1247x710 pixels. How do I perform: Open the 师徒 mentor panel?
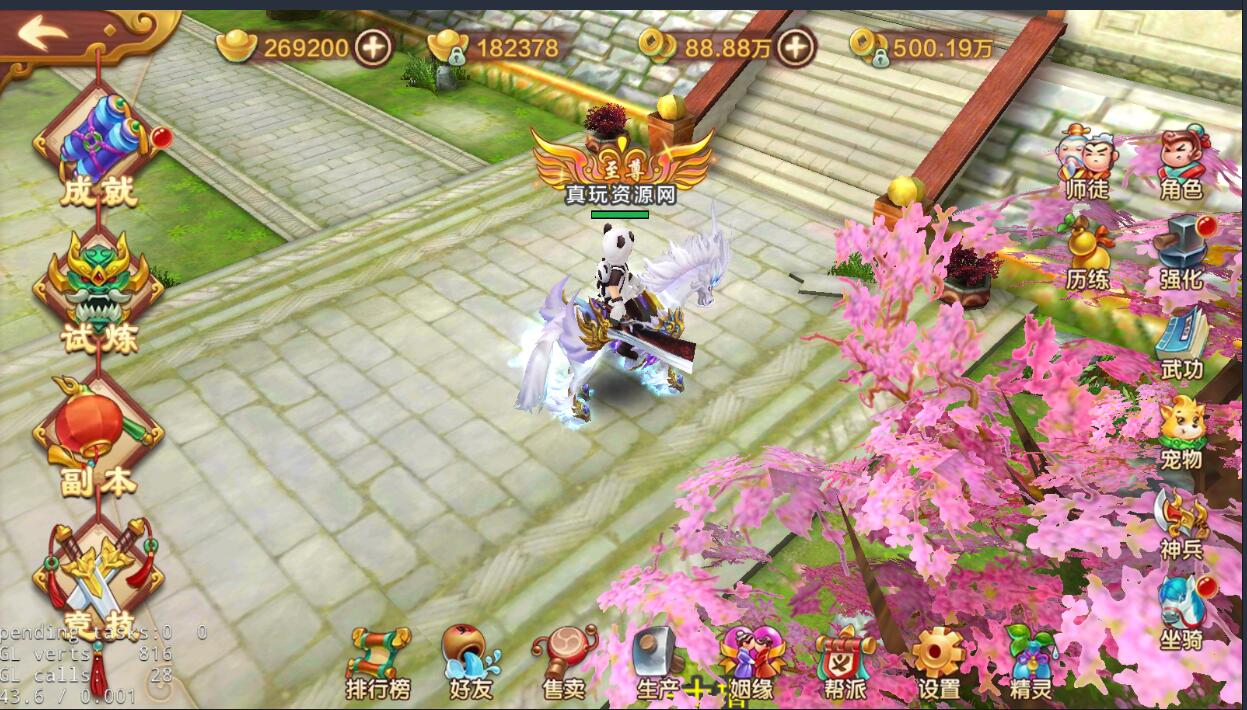coord(1087,160)
